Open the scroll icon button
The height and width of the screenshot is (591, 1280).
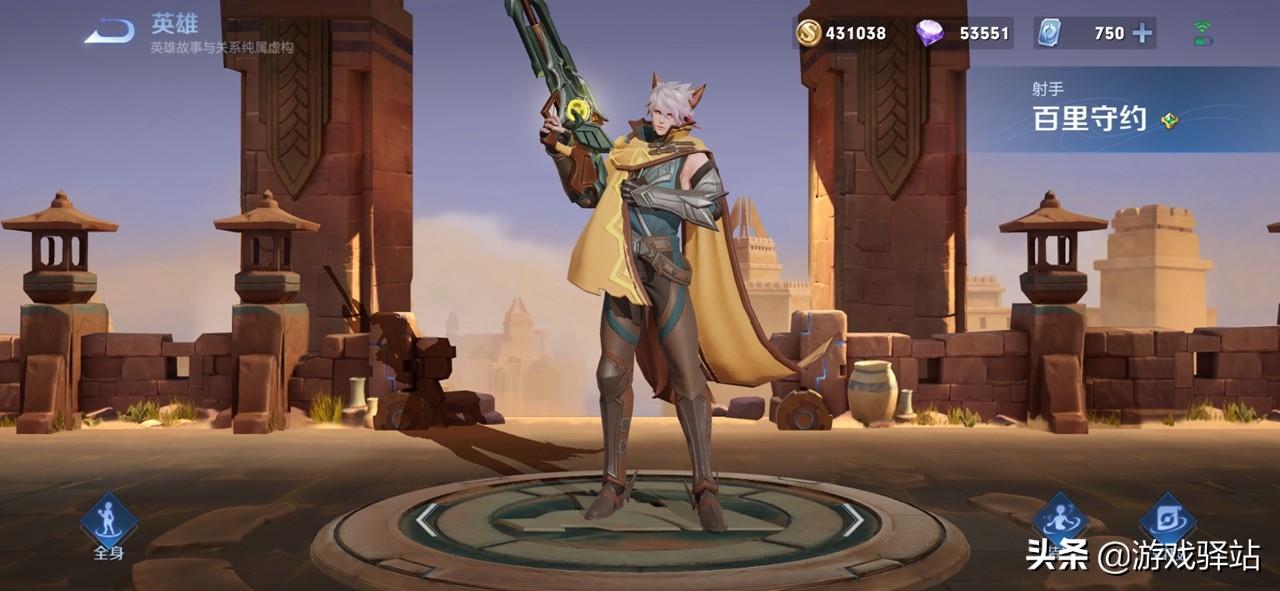pyautogui.click(x=1167, y=520)
